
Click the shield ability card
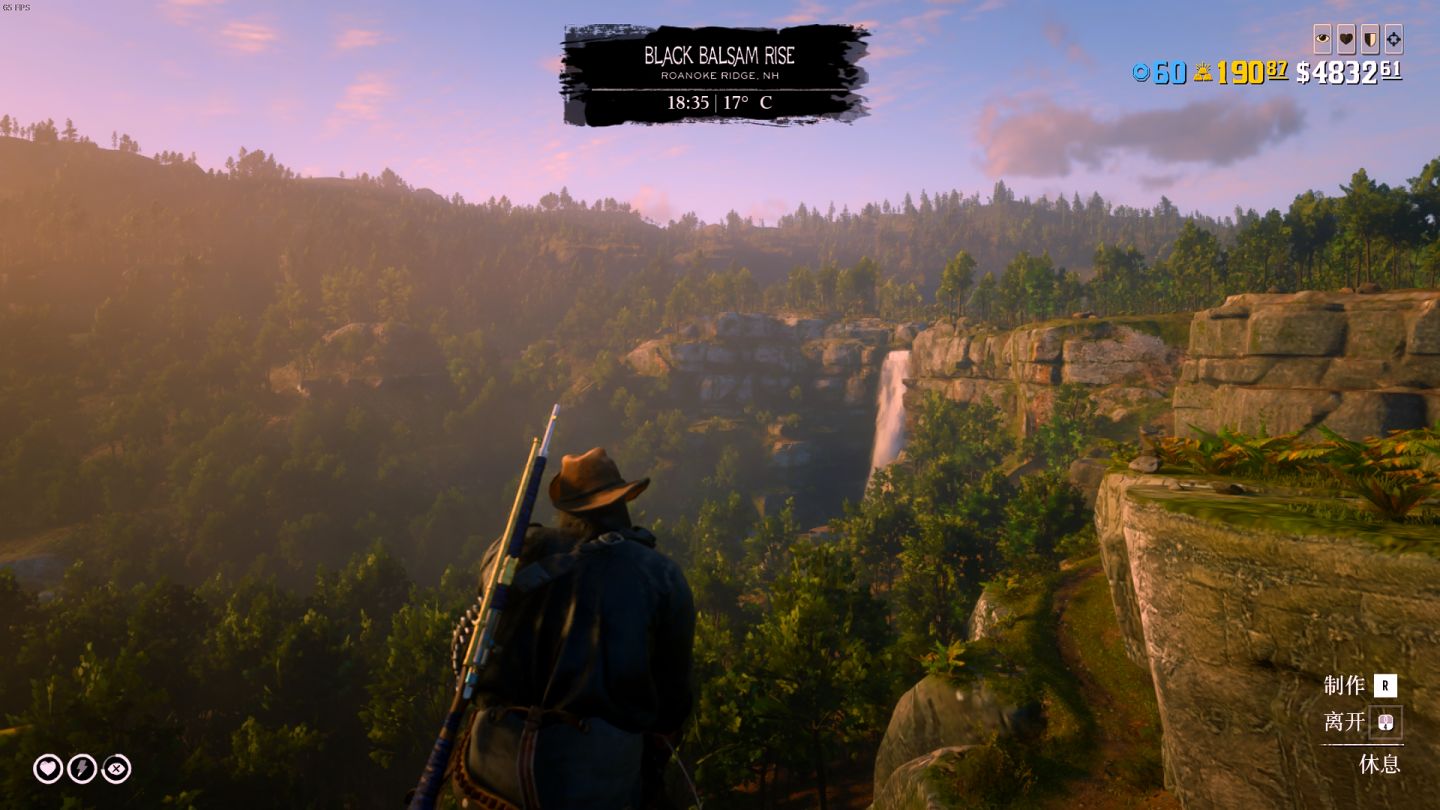point(1369,39)
